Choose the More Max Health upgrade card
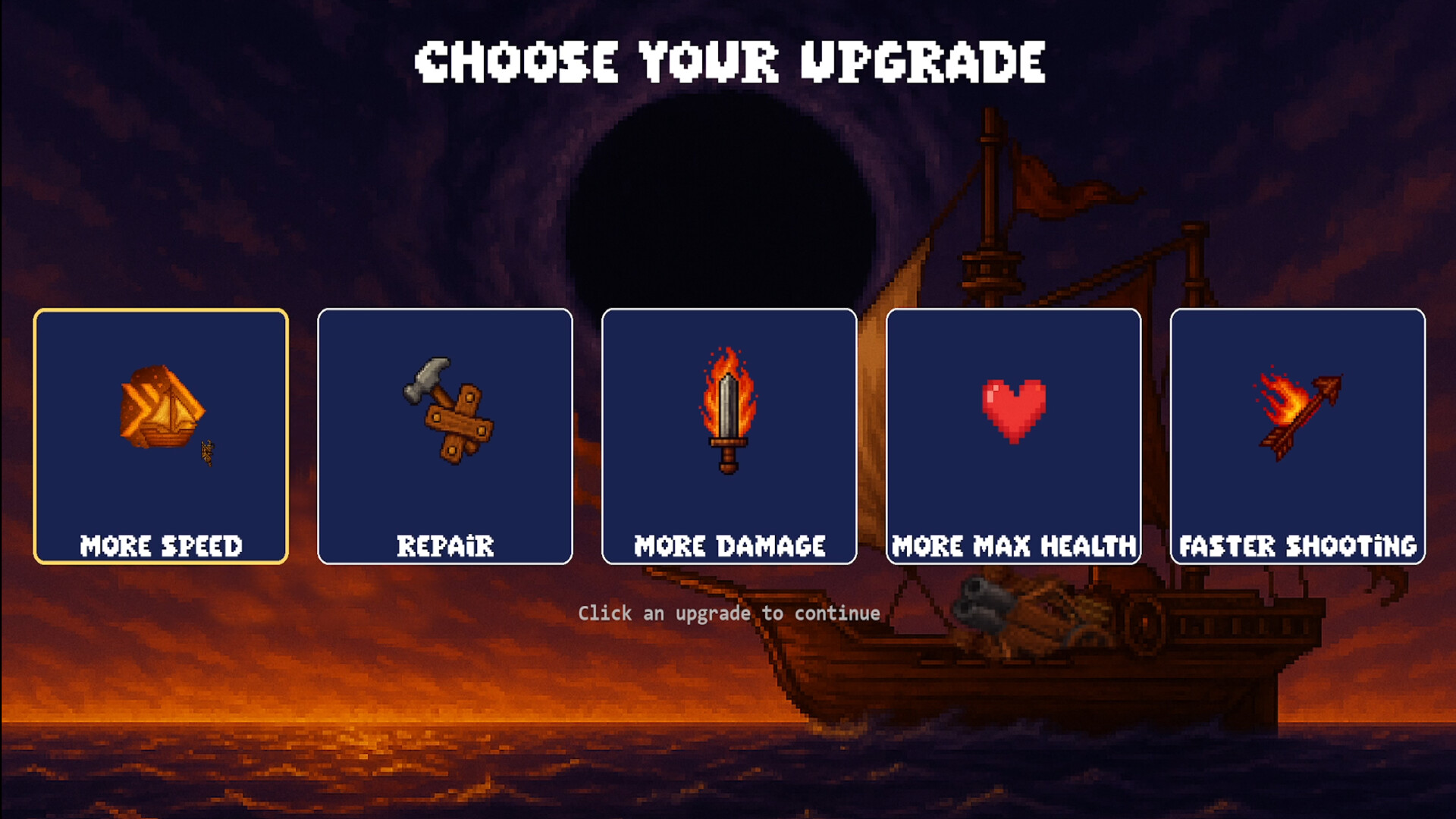The width and height of the screenshot is (1456, 819). 1014,436
